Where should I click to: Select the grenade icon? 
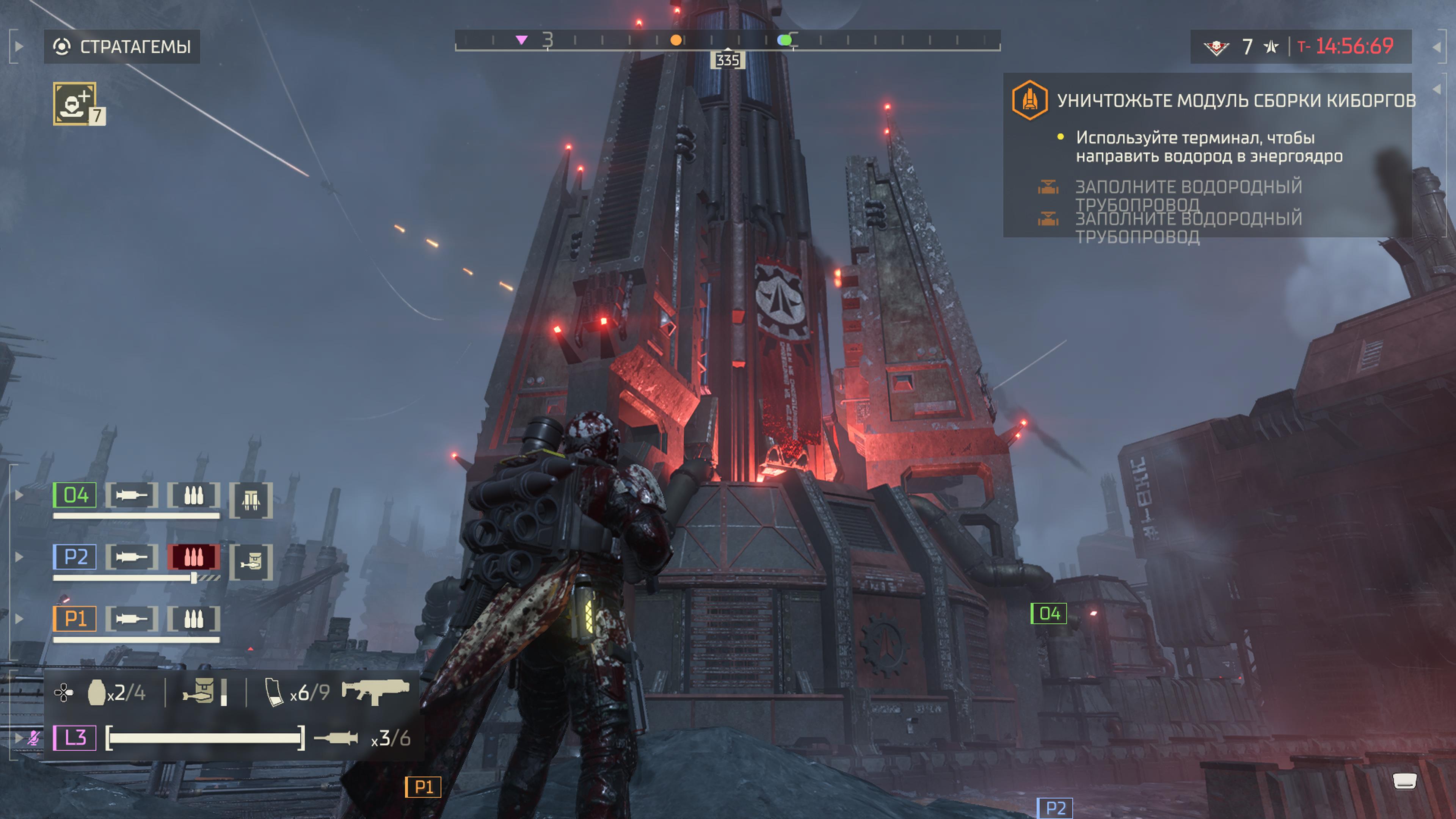click(x=97, y=692)
